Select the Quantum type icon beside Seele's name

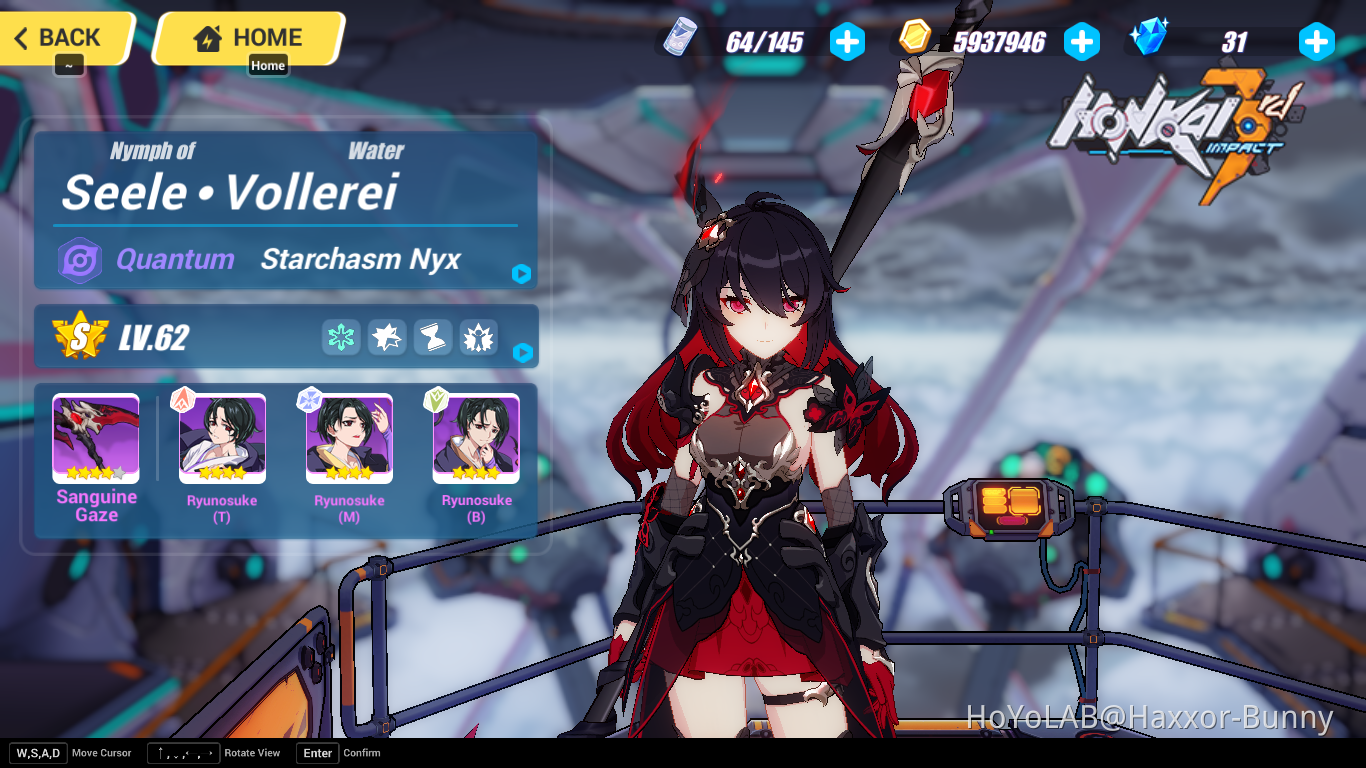click(x=81, y=260)
